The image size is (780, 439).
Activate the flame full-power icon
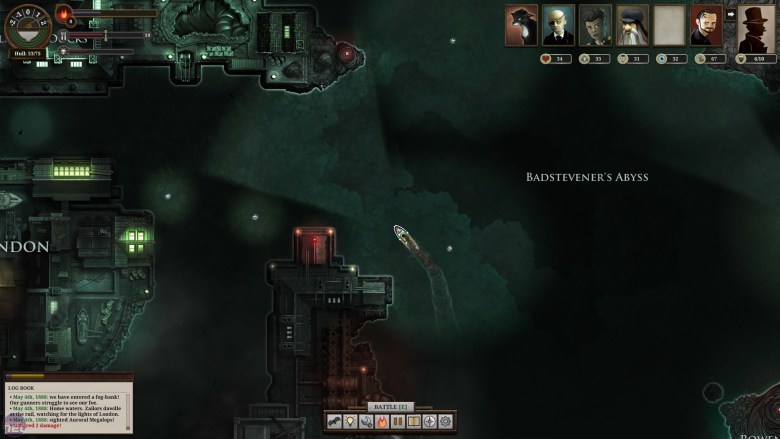click(382, 422)
